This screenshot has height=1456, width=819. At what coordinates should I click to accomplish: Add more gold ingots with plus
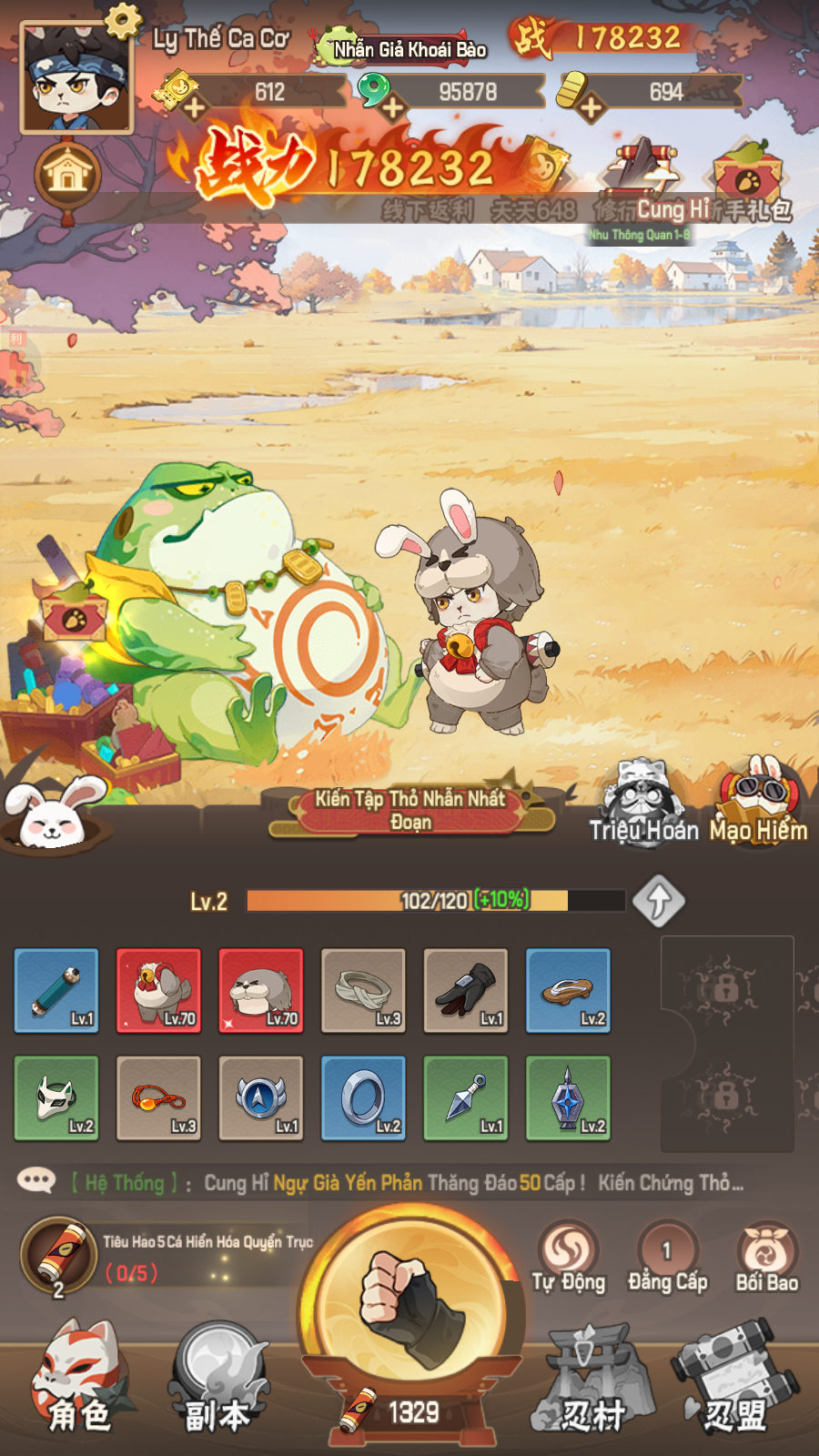coord(591,108)
